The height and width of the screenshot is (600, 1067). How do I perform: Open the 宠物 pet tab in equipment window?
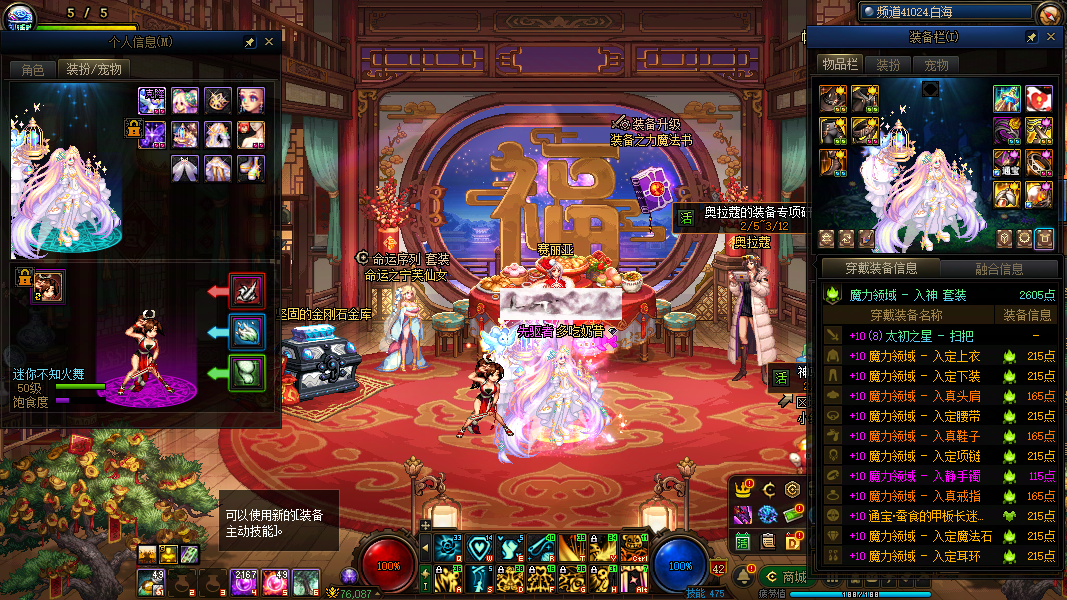click(x=936, y=65)
